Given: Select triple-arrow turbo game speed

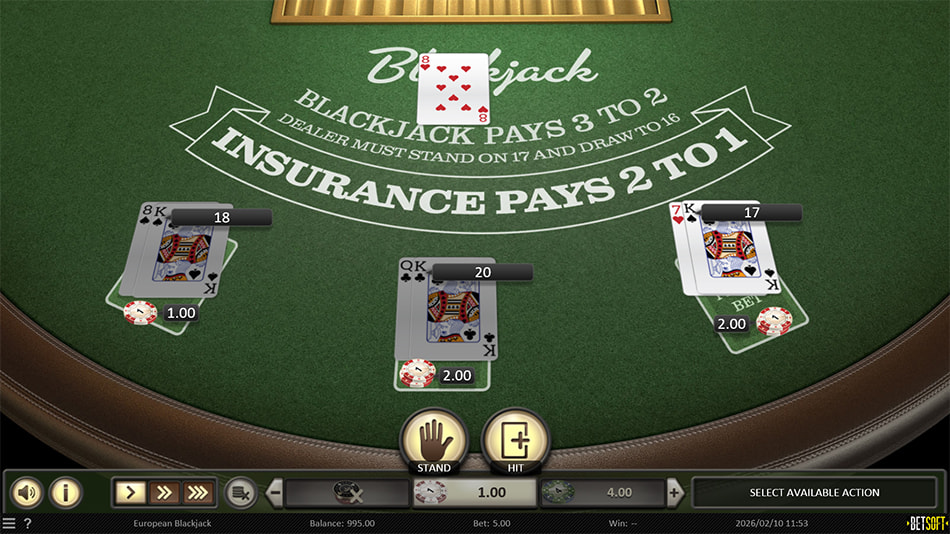Looking at the screenshot, I should 197,492.
